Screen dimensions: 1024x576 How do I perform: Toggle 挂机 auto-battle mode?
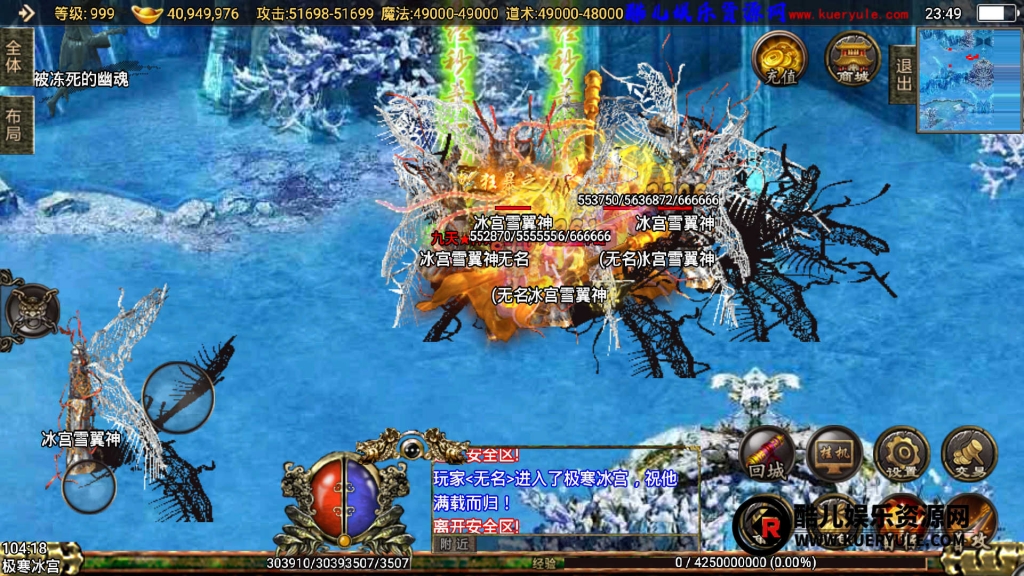tap(835, 455)
